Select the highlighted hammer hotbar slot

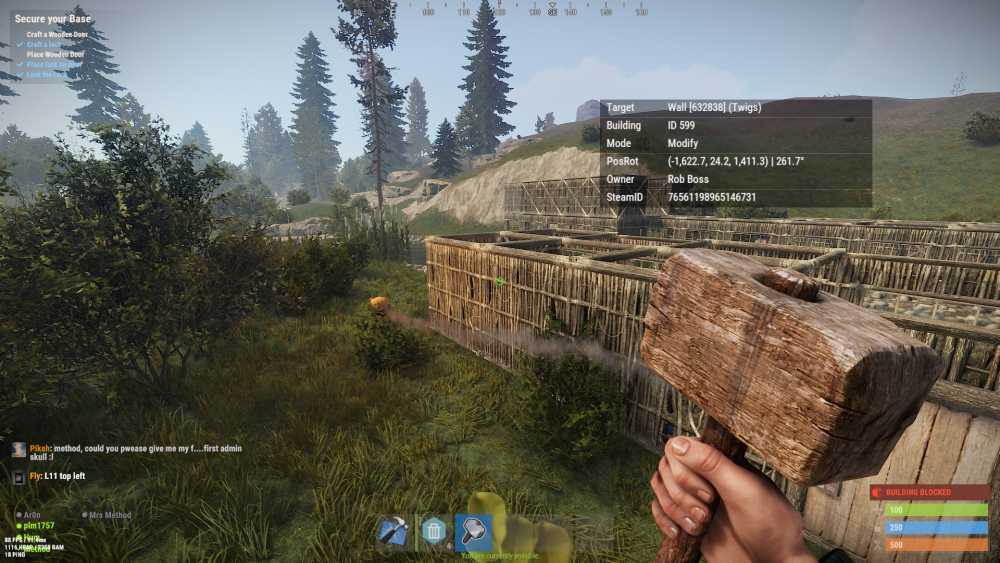click(473, 531)
